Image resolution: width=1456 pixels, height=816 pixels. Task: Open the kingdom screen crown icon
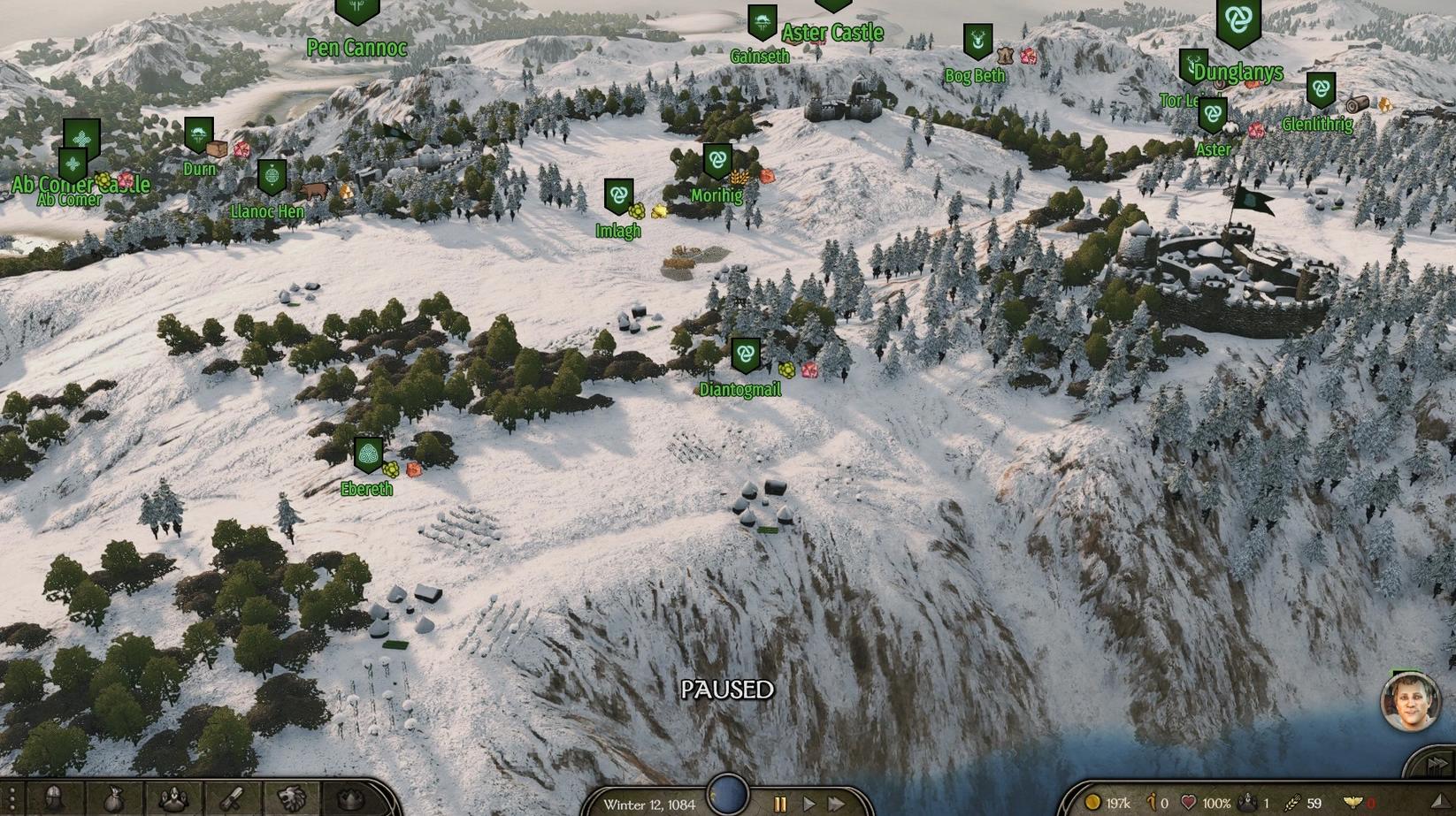352,799
